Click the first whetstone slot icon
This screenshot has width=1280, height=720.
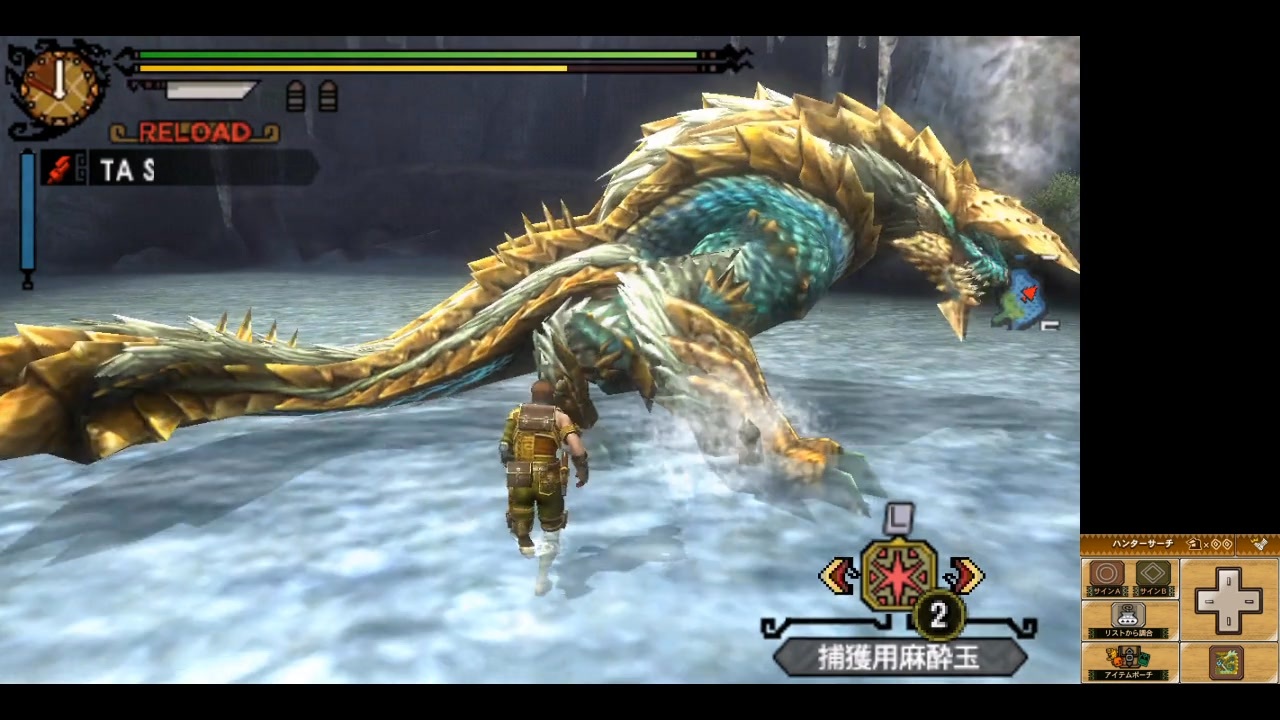297,95
